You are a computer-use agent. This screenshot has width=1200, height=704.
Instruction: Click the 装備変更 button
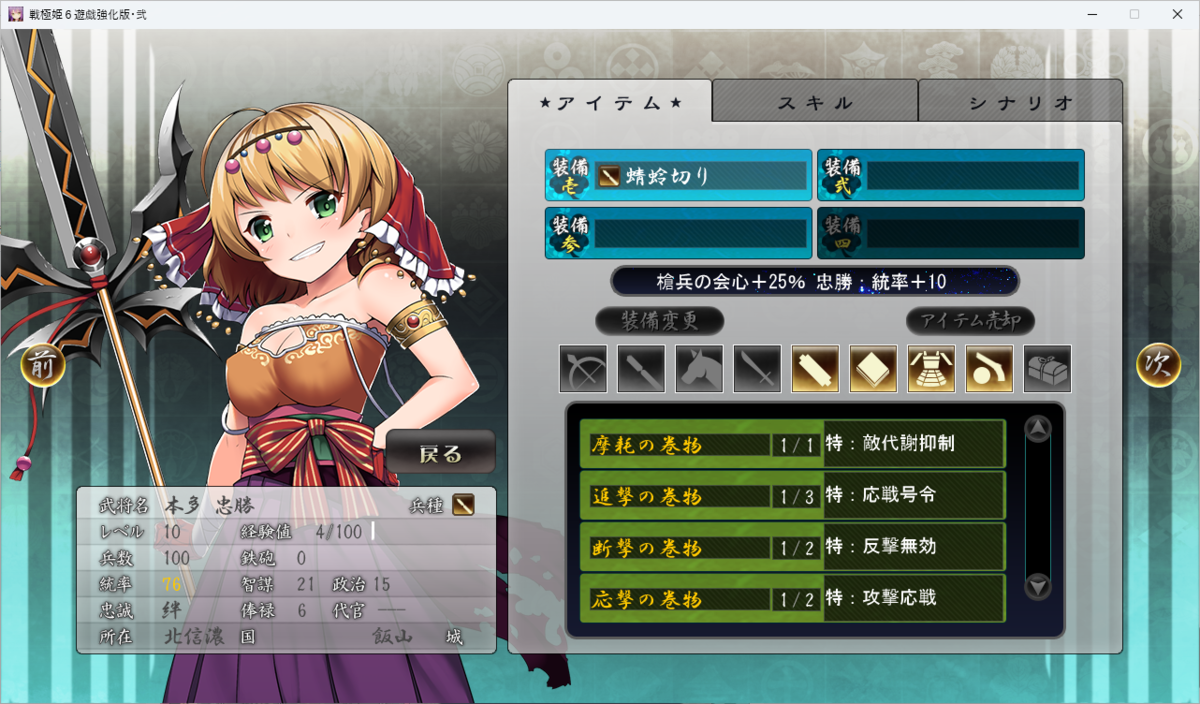pyautogui.click(x=659, y=321)
